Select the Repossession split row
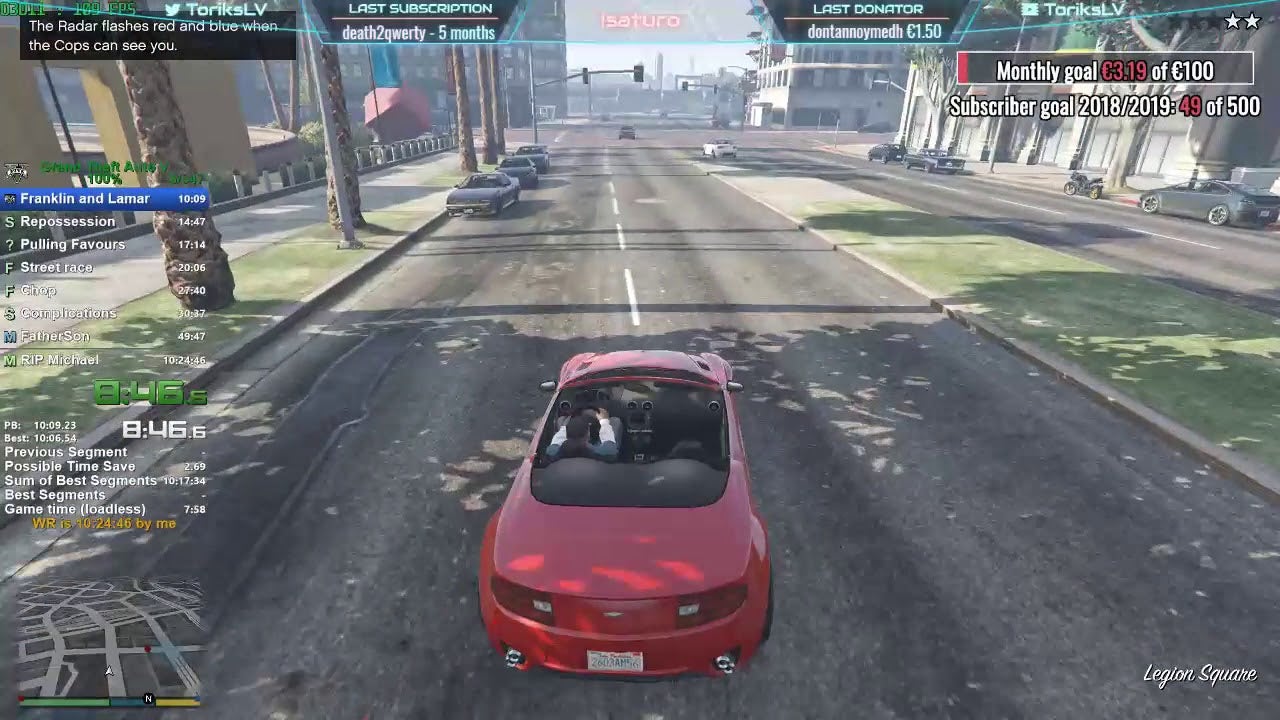Screen dimensions: 1280x720 (105, 222)
